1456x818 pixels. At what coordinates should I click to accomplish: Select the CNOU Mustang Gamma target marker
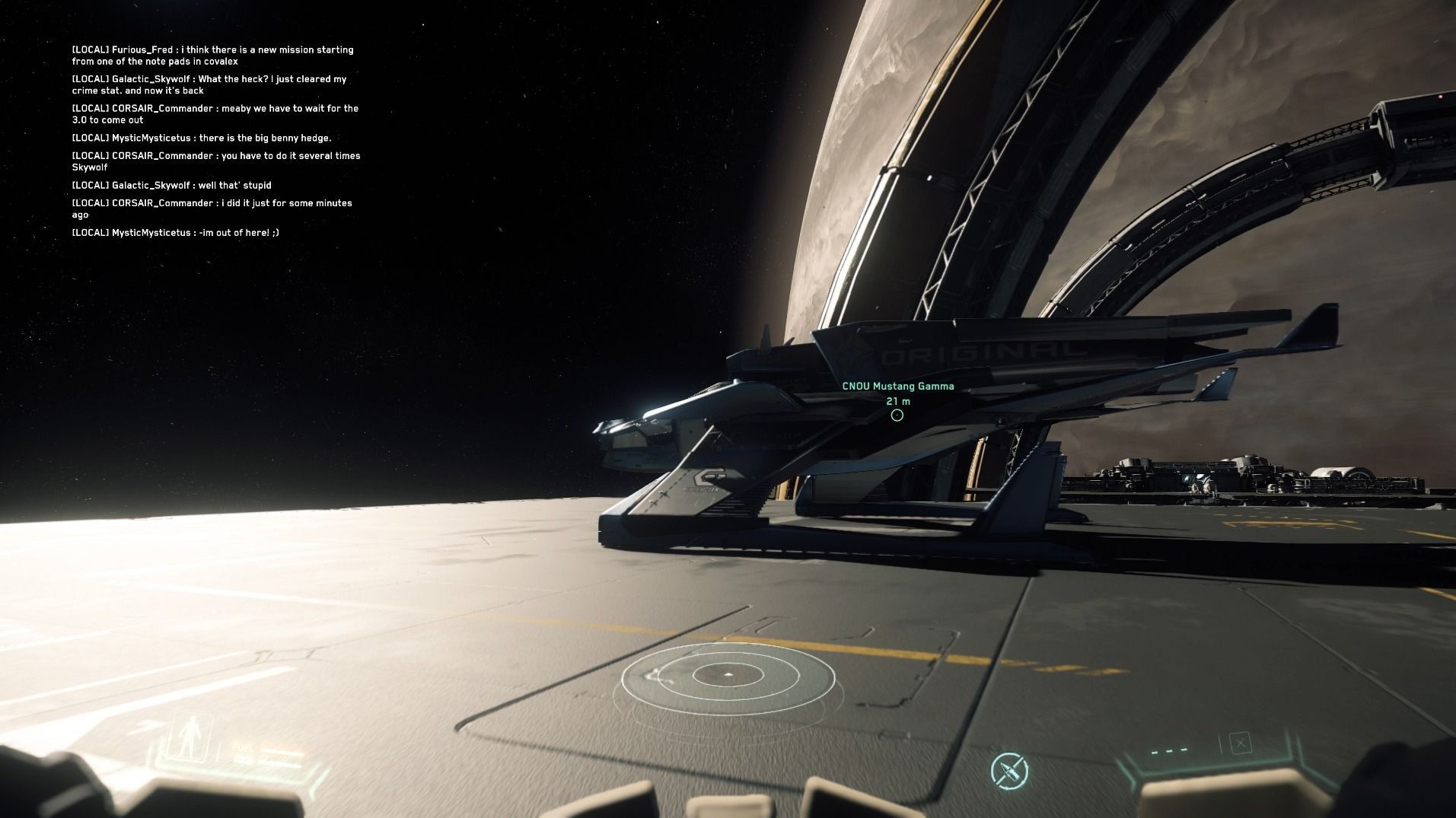click(x=897, y=415)
